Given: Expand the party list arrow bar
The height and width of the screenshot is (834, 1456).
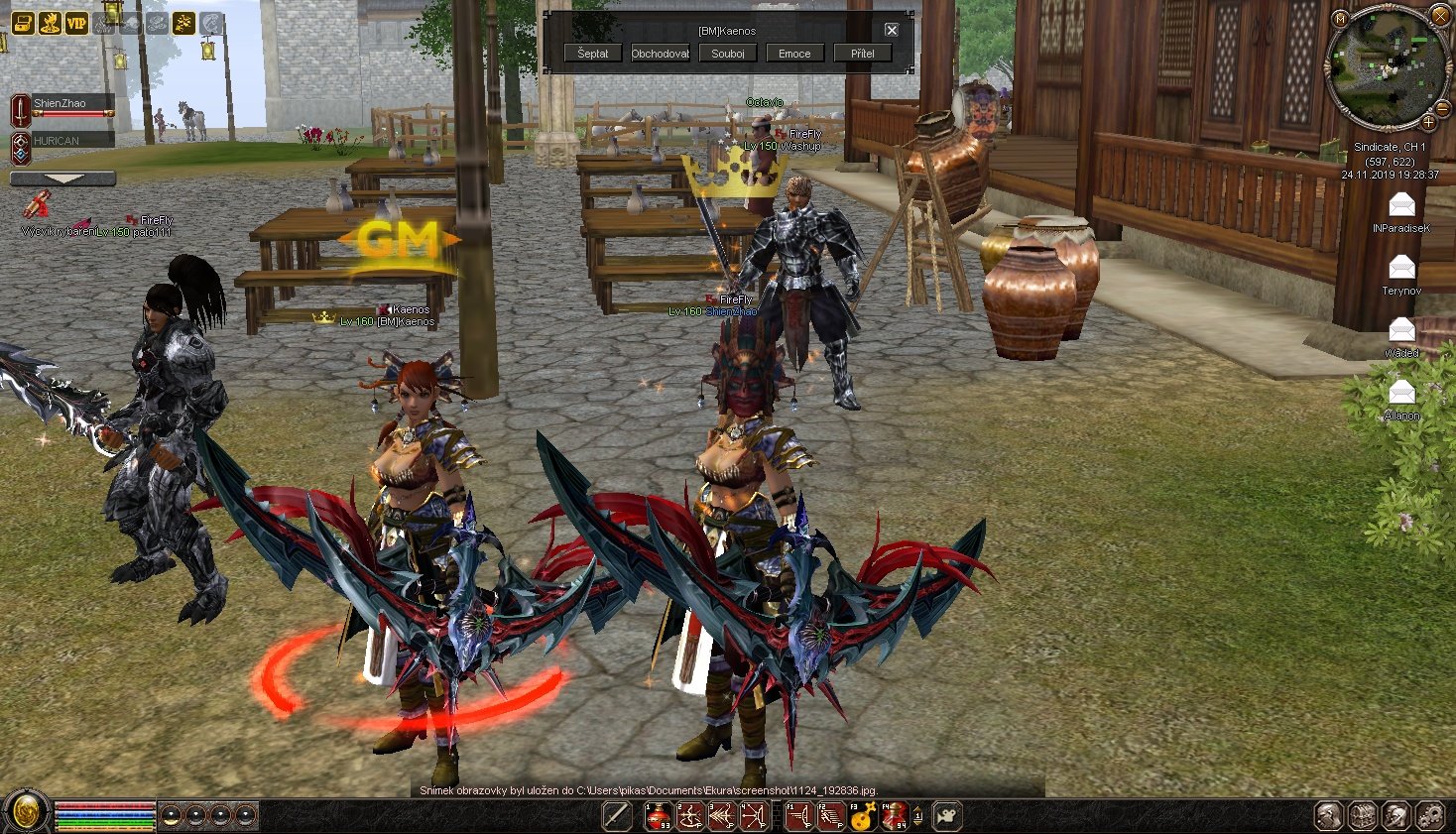Looking at the screenshot, I should click(x=62, y=179).
